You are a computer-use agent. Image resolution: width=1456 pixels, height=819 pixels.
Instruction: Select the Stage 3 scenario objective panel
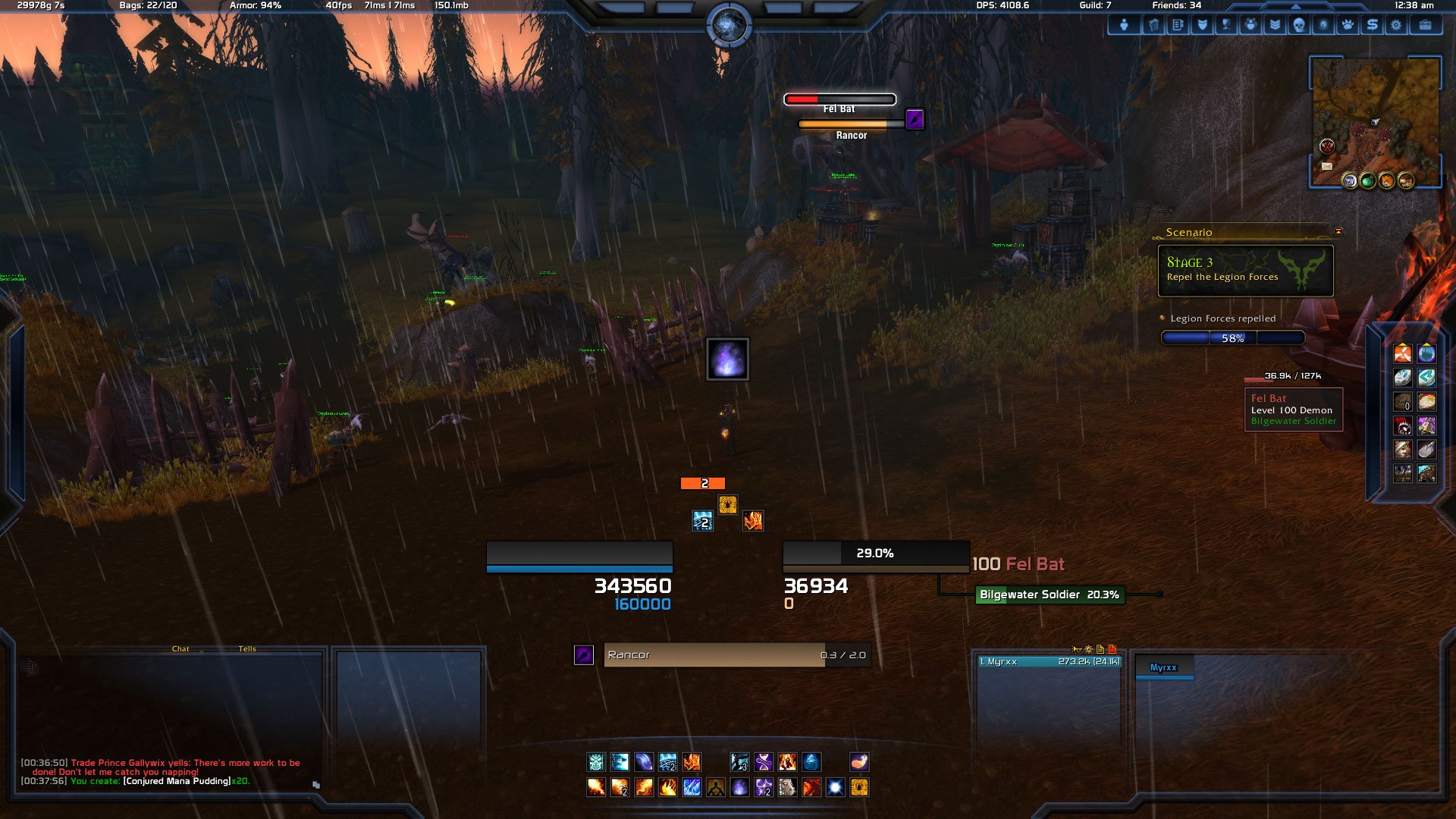pos(1245,271)
